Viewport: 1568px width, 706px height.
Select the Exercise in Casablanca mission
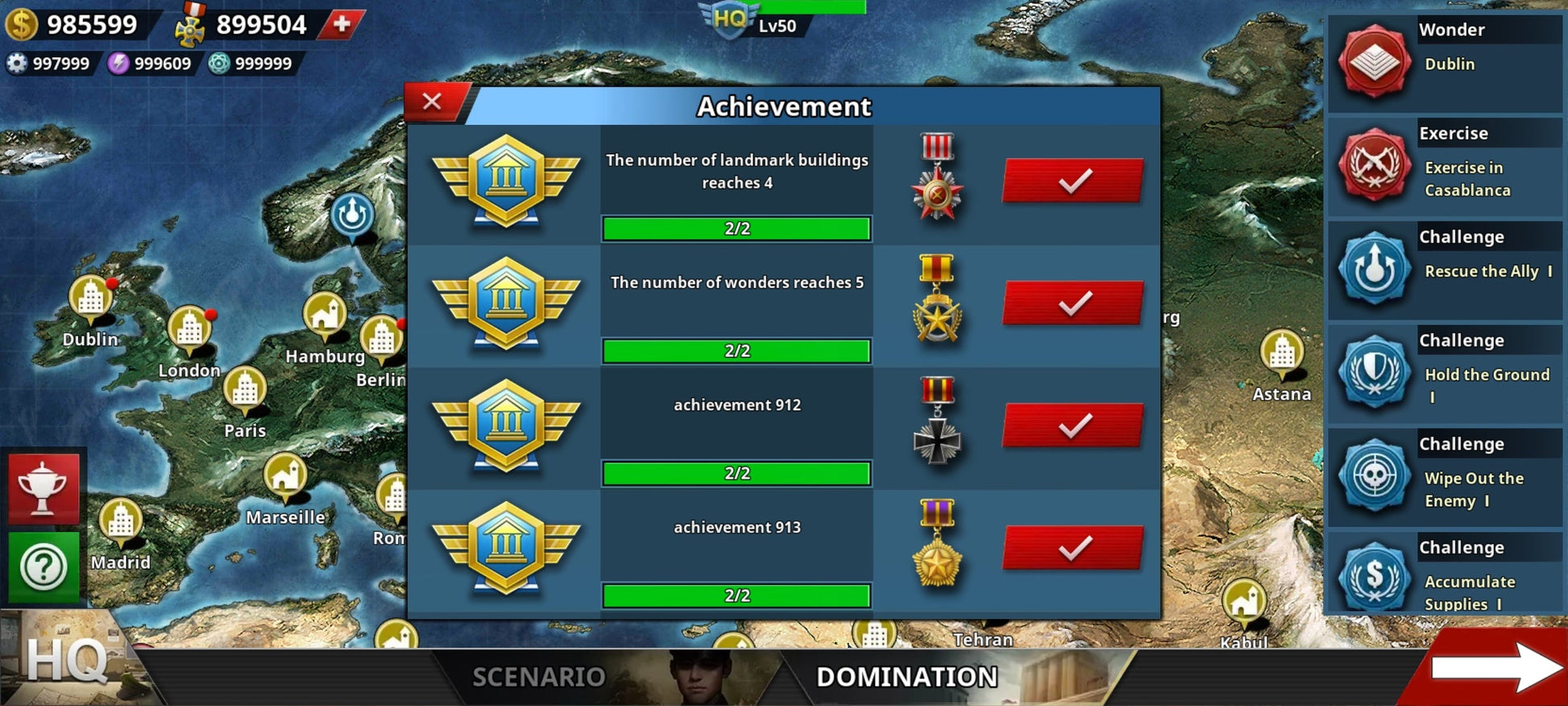[1444, 165]
